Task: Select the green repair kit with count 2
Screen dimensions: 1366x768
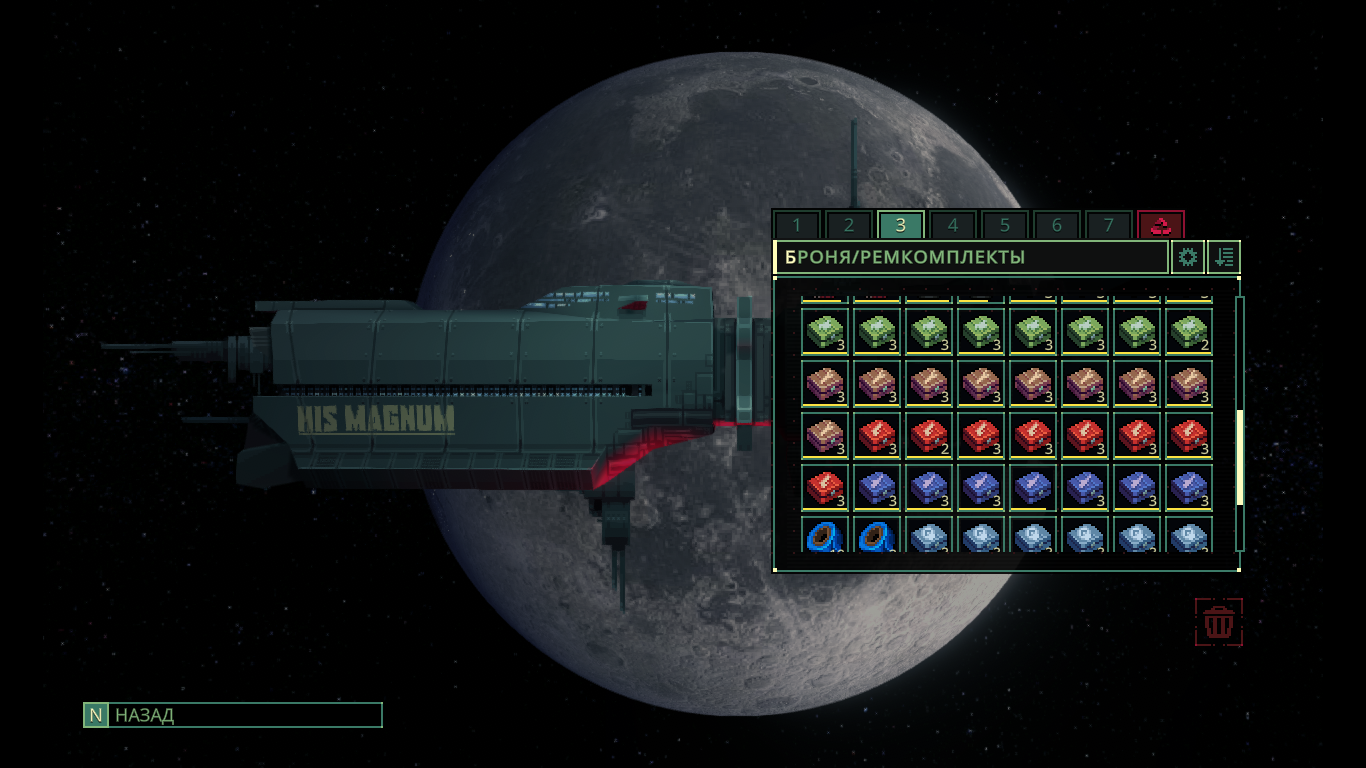Action: (1189, 332)
